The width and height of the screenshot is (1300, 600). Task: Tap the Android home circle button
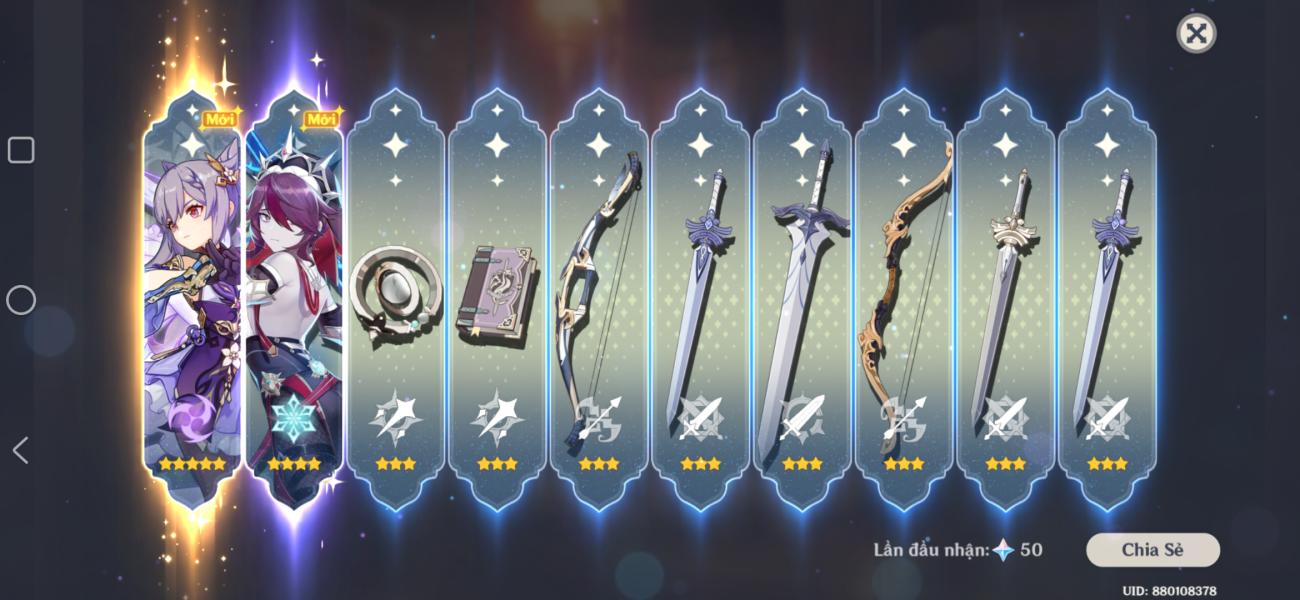tap(21, 300)
